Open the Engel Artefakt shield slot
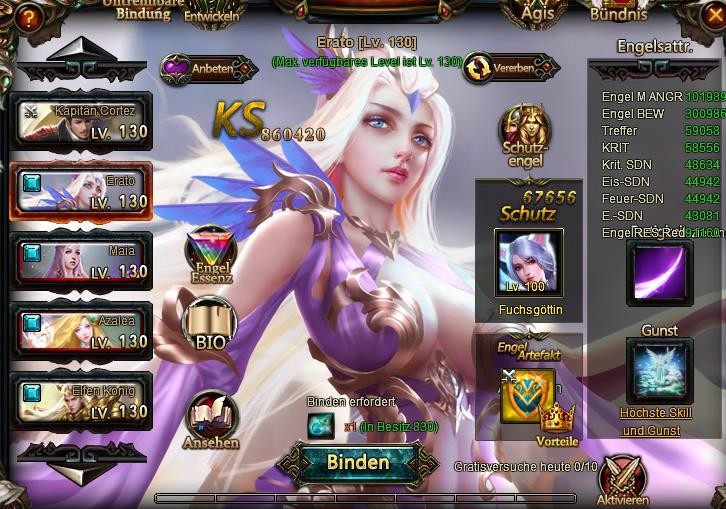Screen dimensions: 726x509 pyautogui.click(x=526, y=393)
